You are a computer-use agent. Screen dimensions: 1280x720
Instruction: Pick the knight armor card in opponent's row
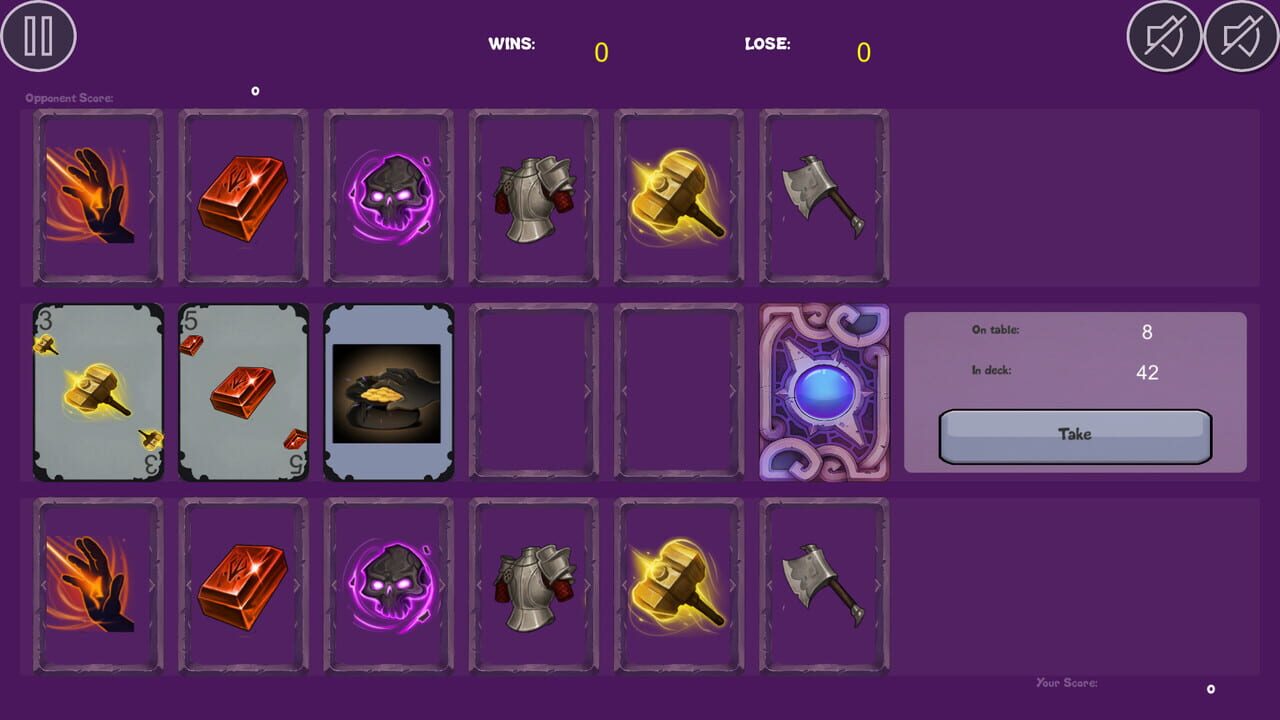coord(533,196)
